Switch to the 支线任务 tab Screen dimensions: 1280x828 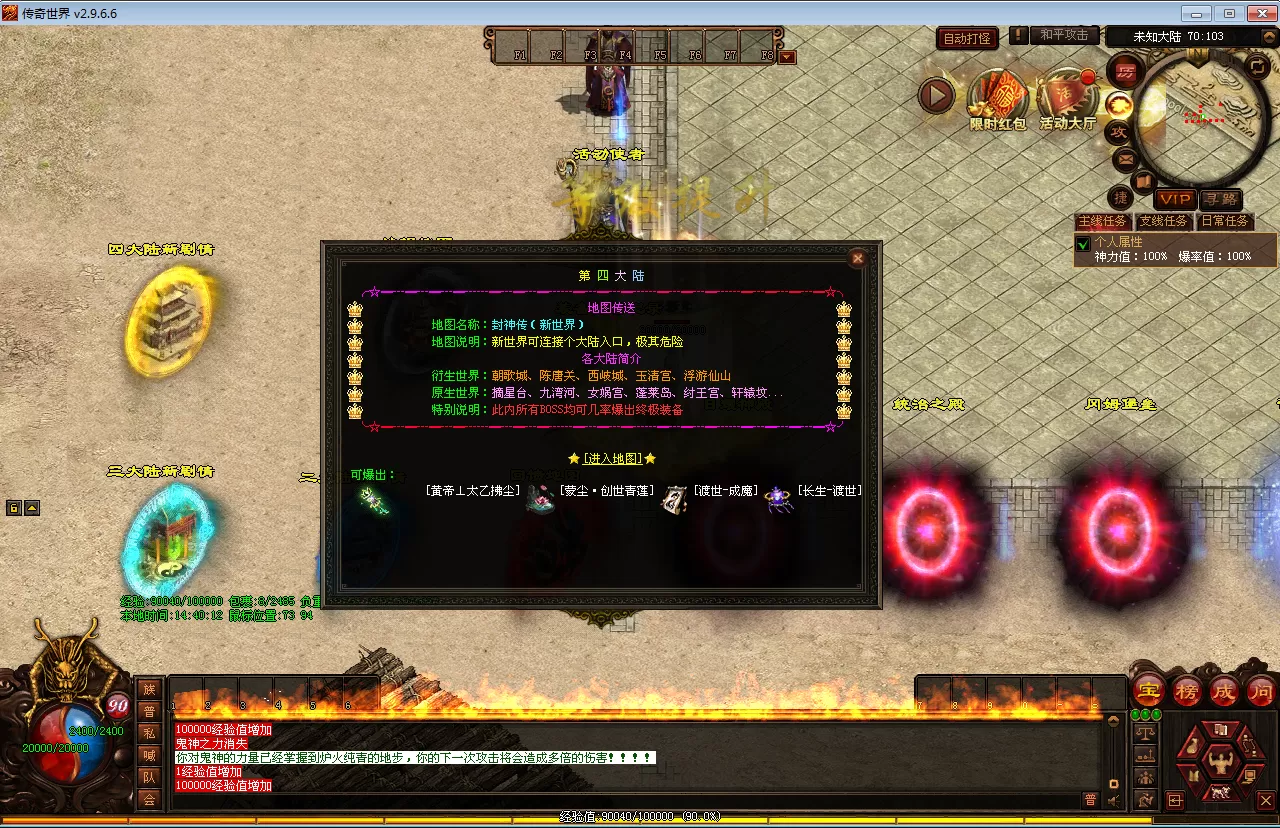[1164, 221]
